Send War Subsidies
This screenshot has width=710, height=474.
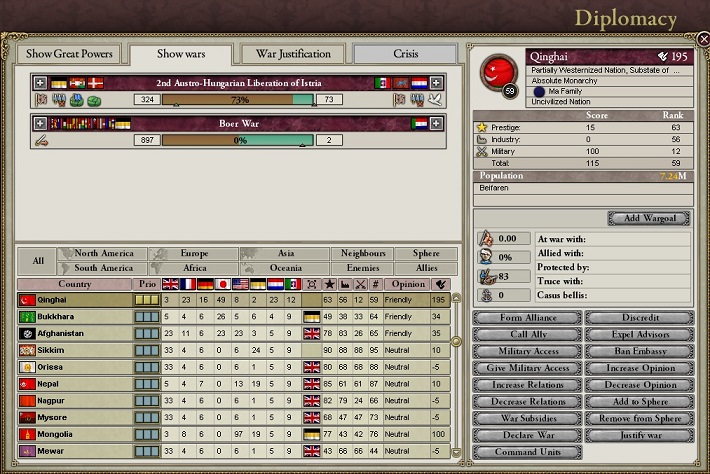click(x=526, y=418)
